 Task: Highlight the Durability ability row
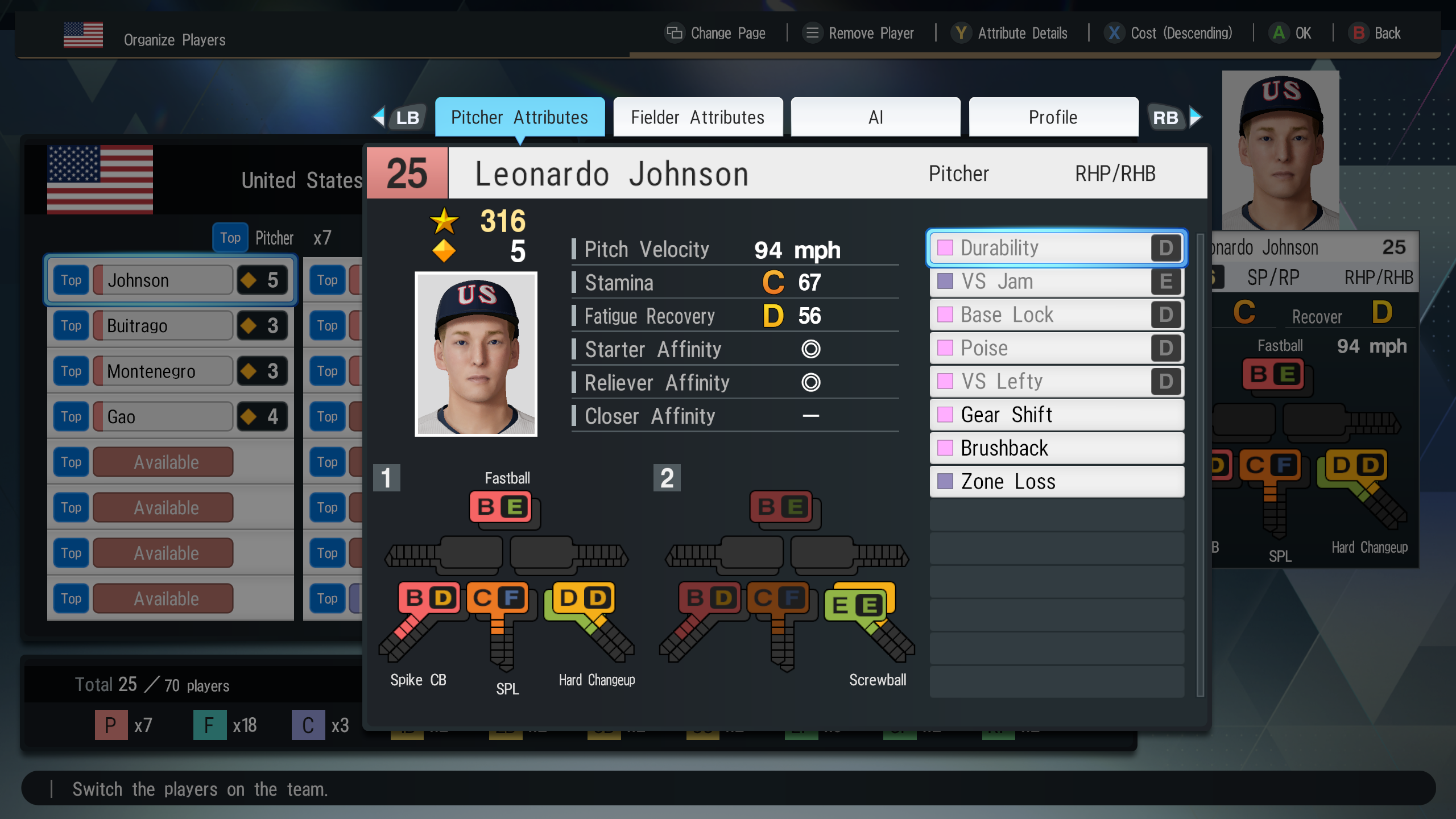click(x=1056, y=248)
